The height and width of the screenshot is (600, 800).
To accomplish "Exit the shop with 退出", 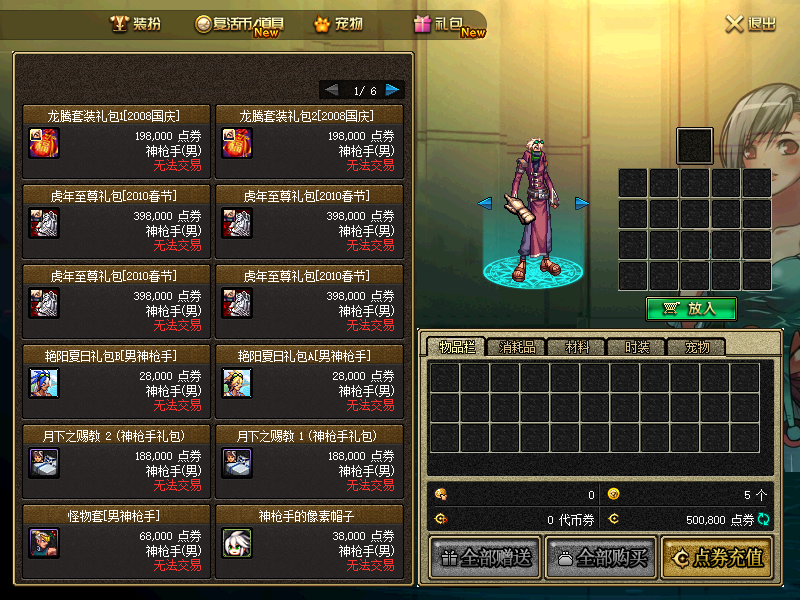I will (x=750, y=24).
